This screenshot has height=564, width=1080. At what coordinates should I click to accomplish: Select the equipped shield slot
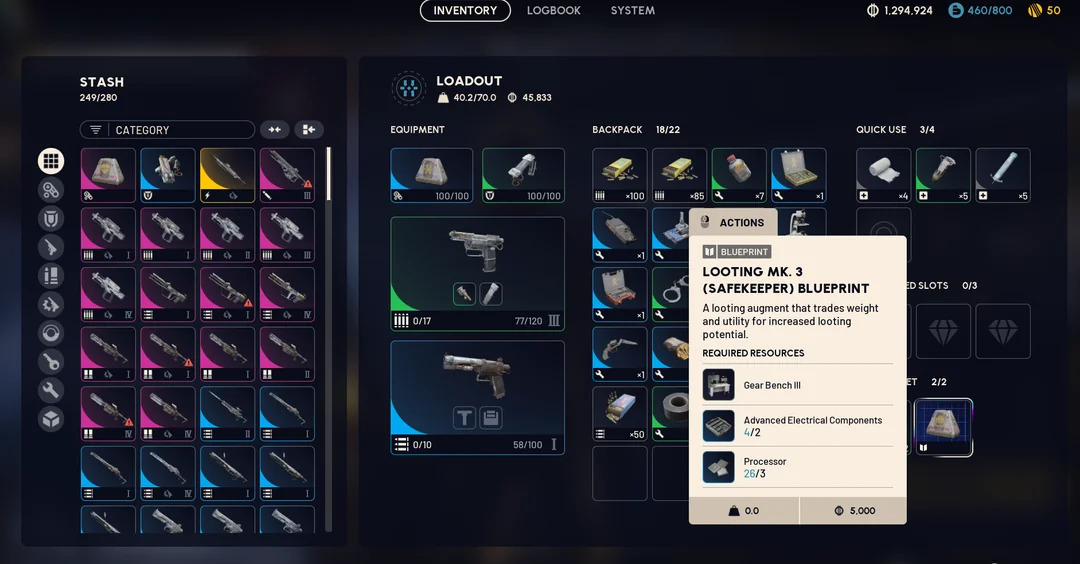[x=523, y=175]
